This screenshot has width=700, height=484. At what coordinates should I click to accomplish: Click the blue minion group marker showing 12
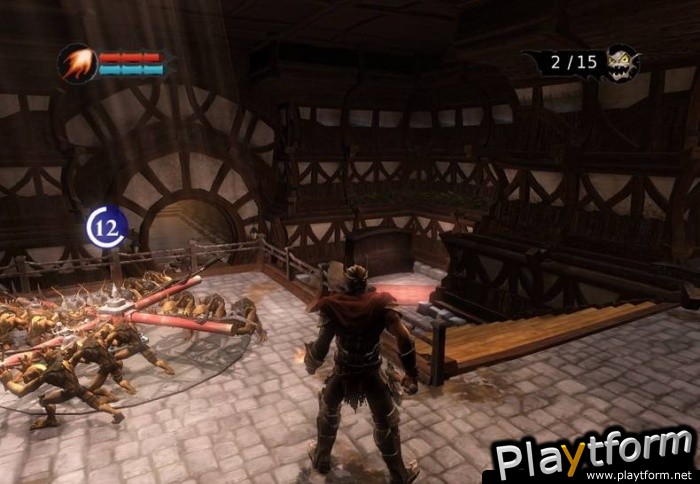[x=106, y=227]
